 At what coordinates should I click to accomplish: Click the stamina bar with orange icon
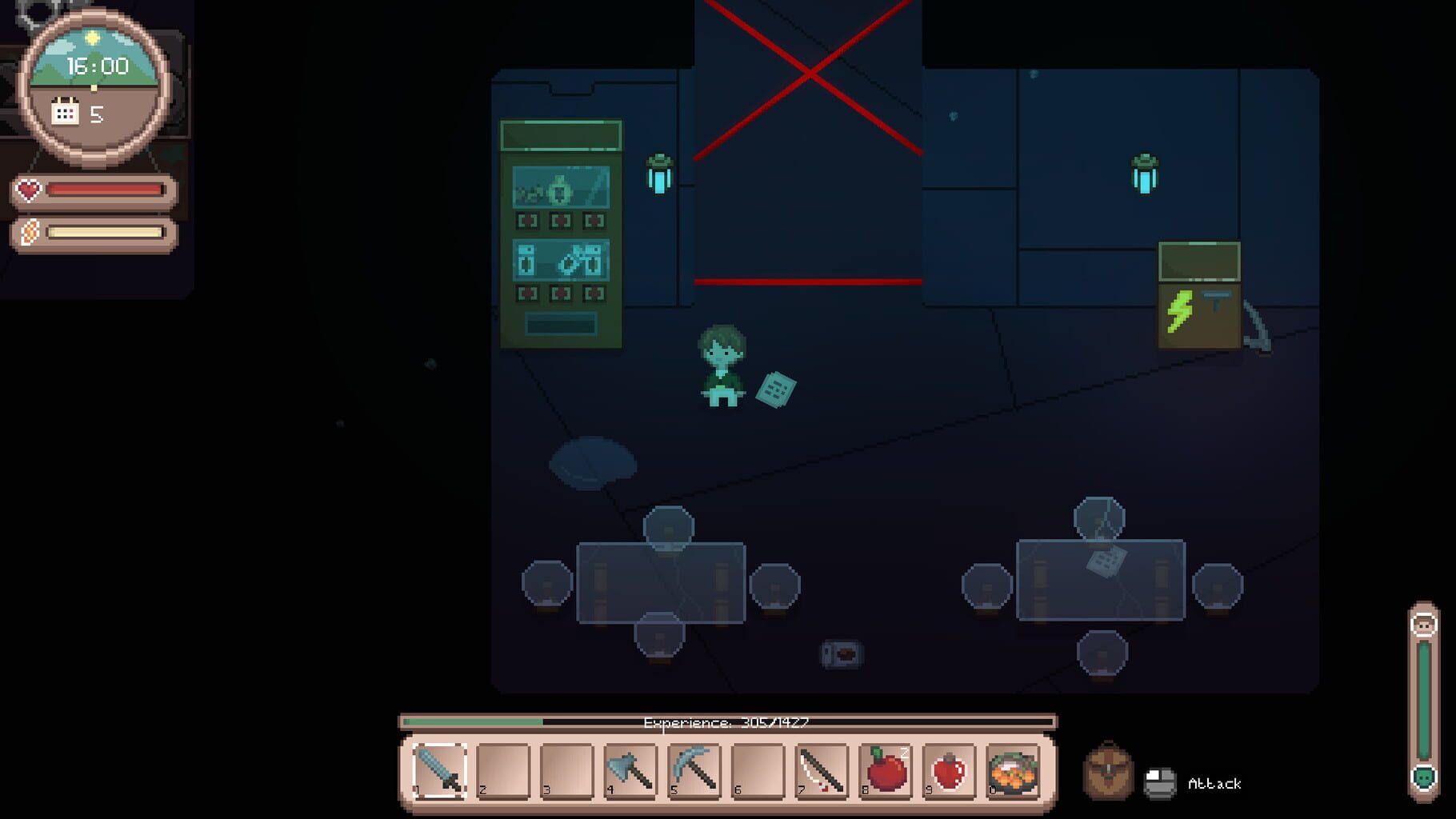click(29, 234)
